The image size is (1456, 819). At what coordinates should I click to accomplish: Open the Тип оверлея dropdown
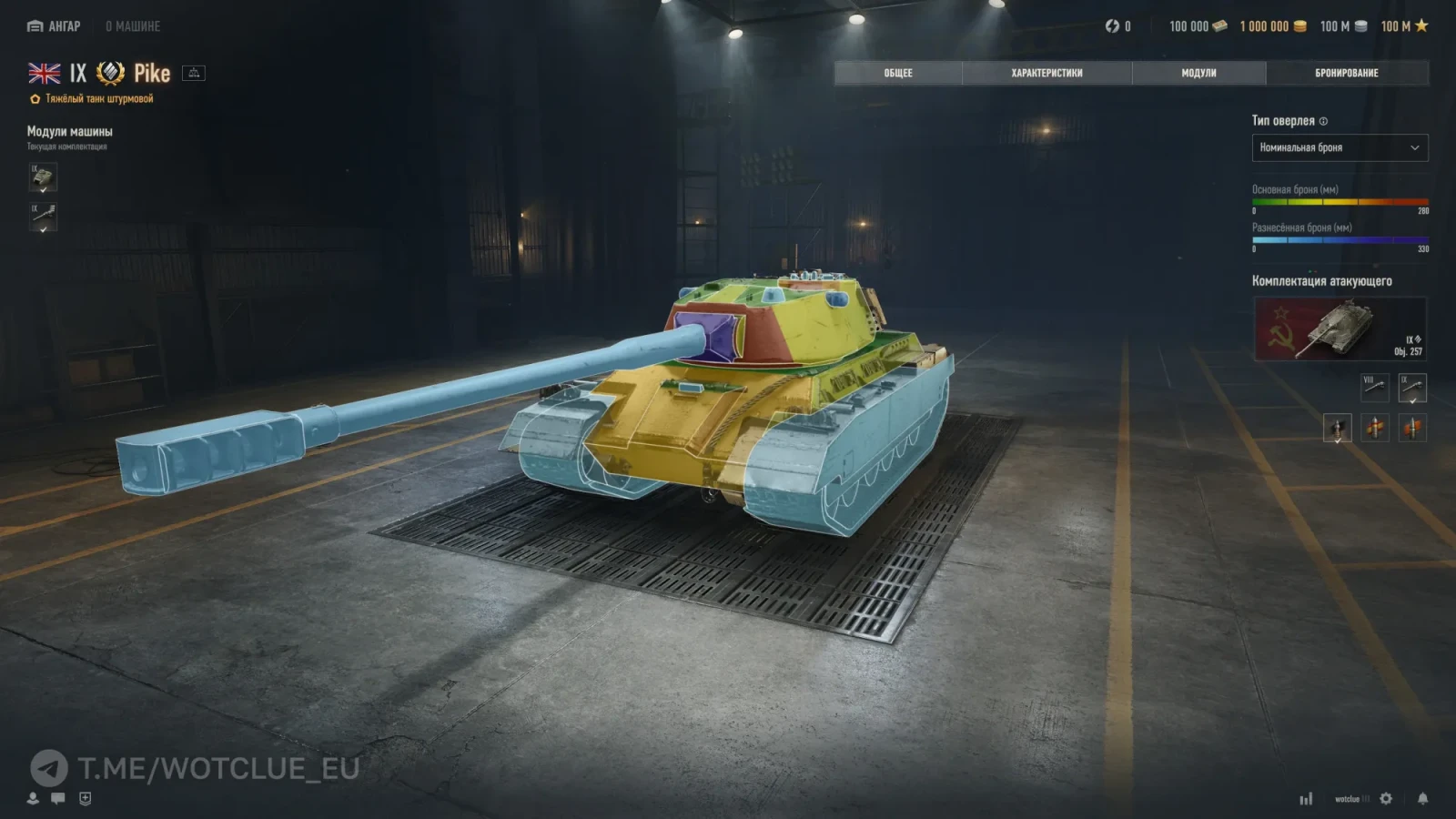(1340, 147)
